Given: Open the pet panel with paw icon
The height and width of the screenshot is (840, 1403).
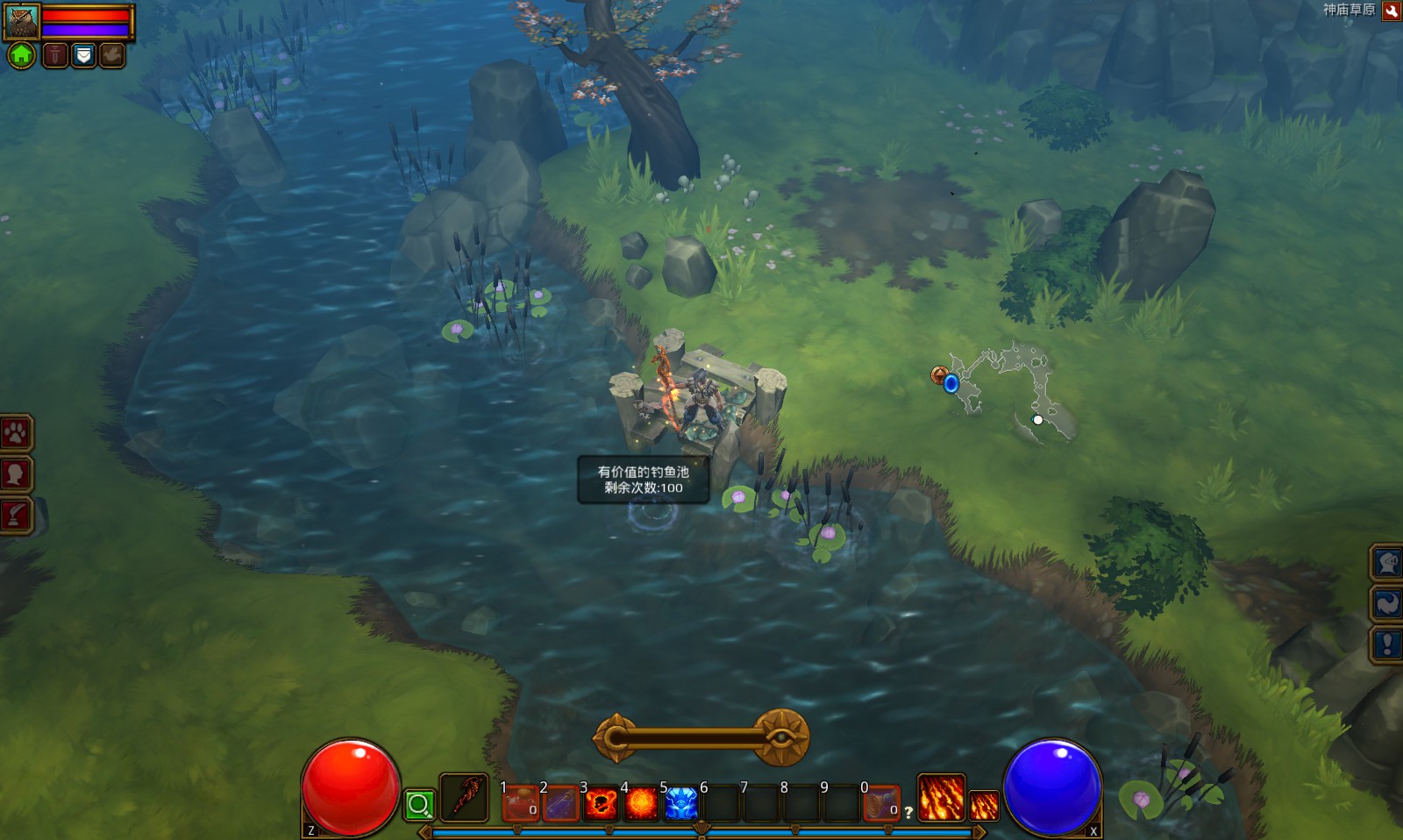Looking at the screenshot, I should [x=16, y=432].
